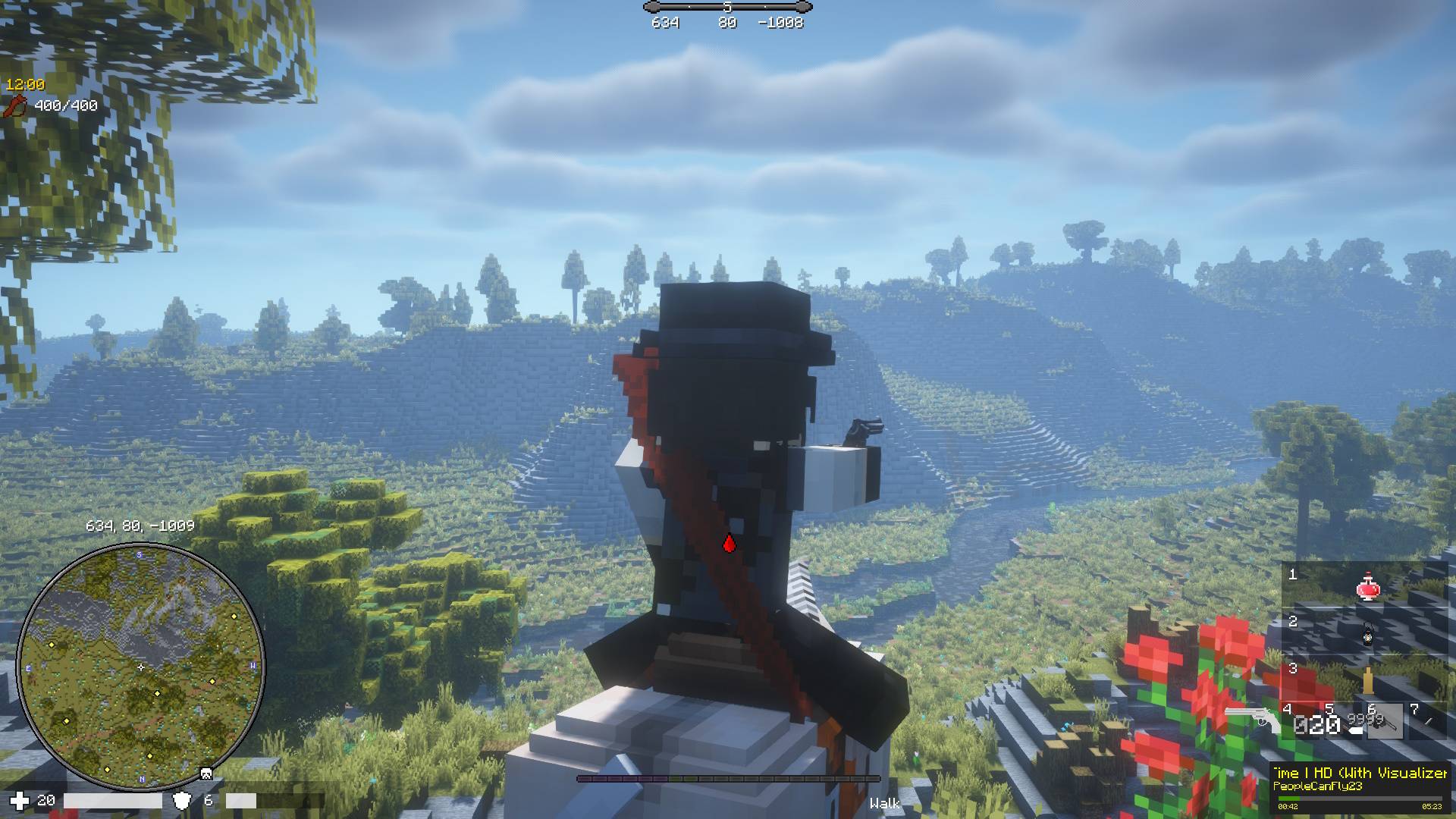Select the health potion in hotbar slot 1
This screenshot has width=1456, height=819.
(x=1368, y=585)
